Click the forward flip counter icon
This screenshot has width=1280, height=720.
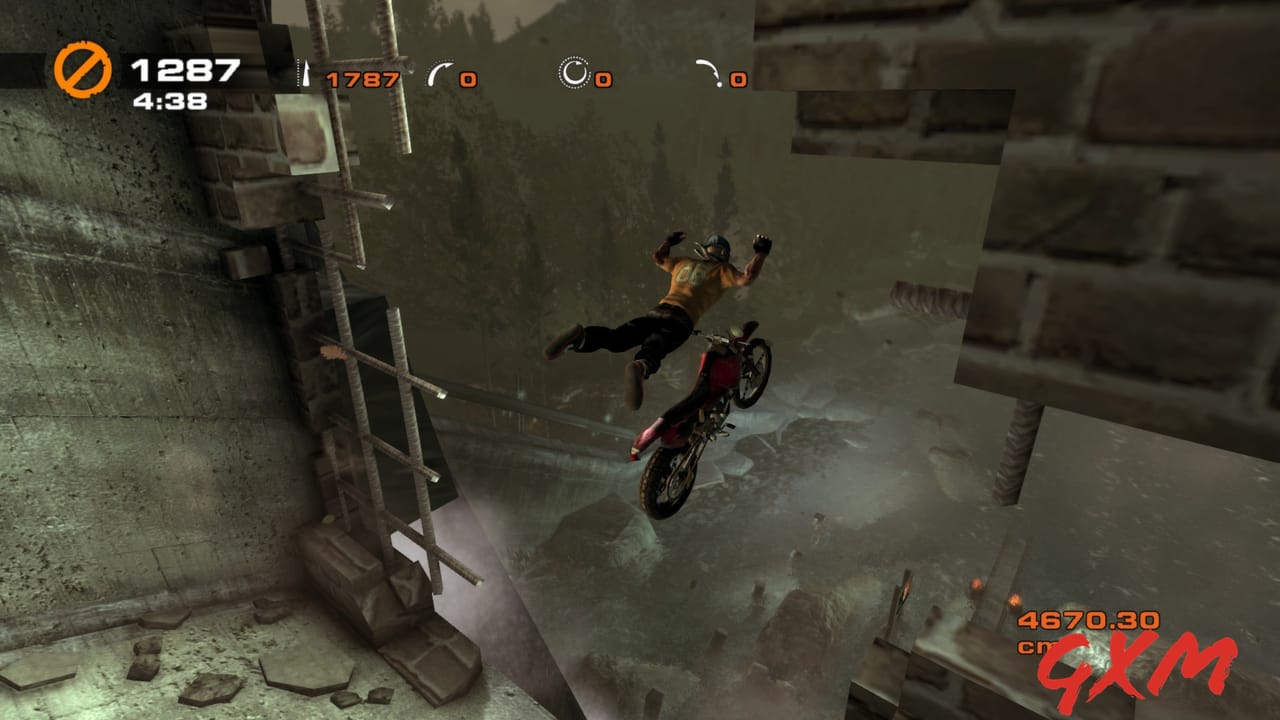click(437, 72)
